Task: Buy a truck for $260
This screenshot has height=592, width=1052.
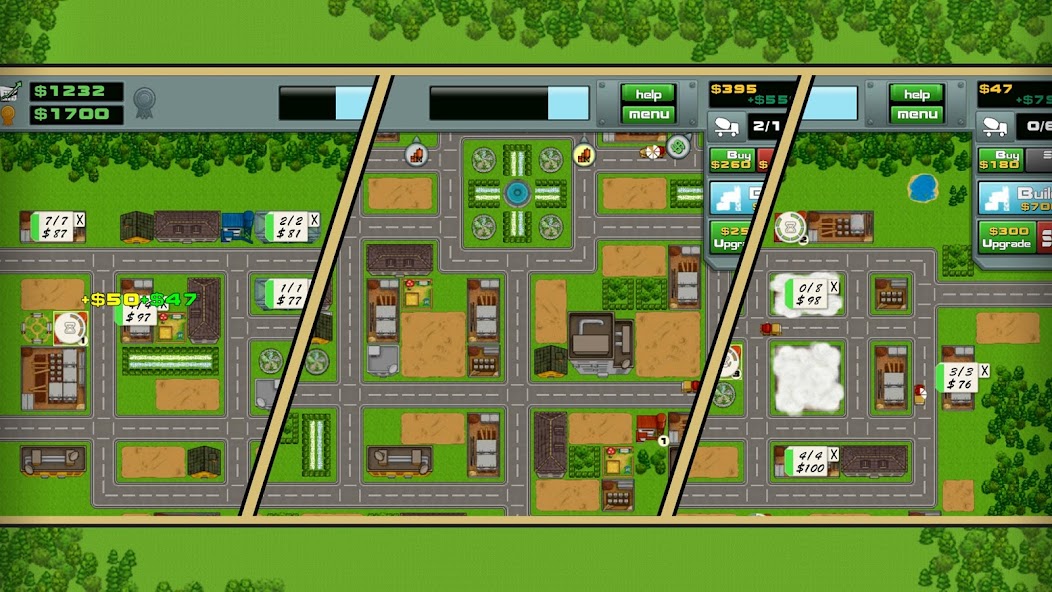Action: click(x=731, y=159)
